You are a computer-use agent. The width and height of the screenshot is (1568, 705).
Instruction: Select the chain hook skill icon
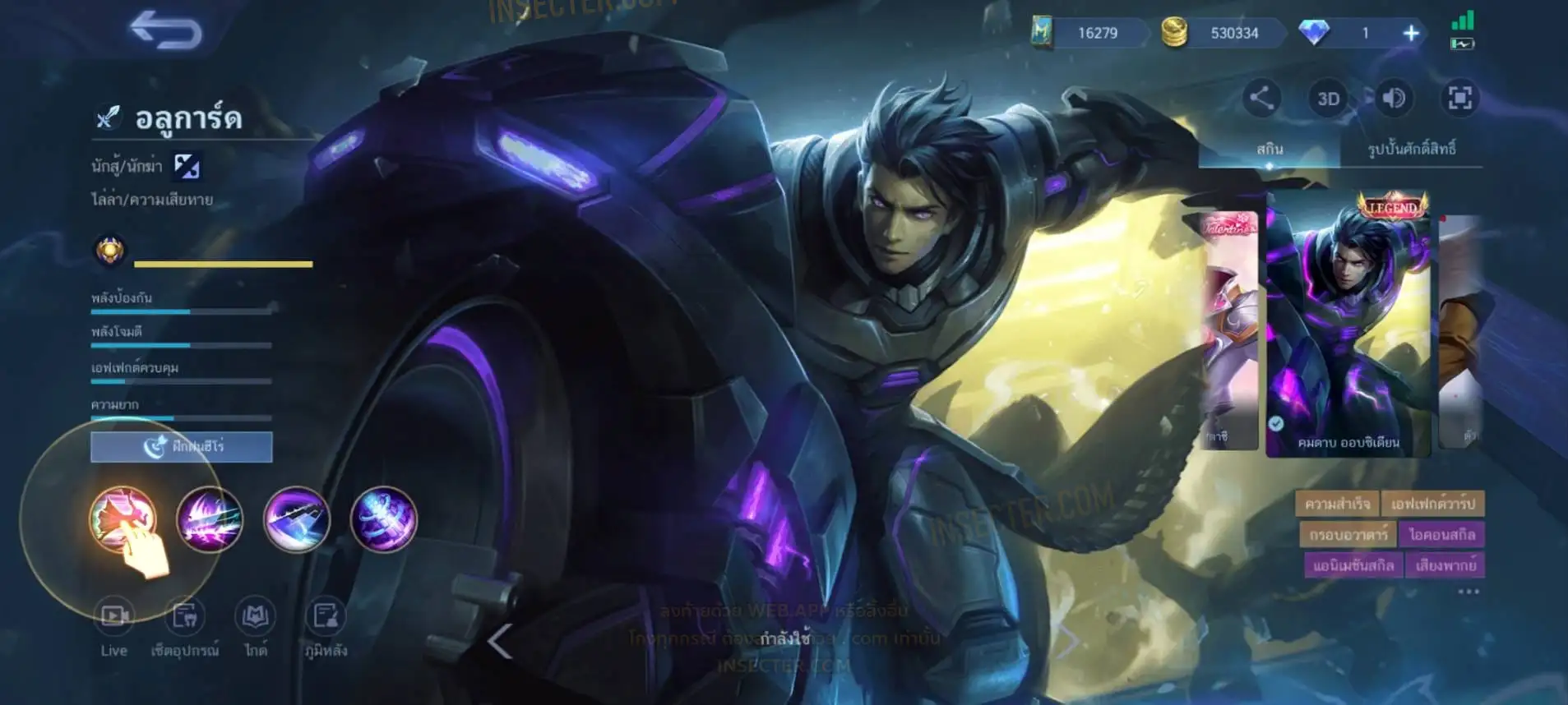pyautogui.click(x=297, y=519)
